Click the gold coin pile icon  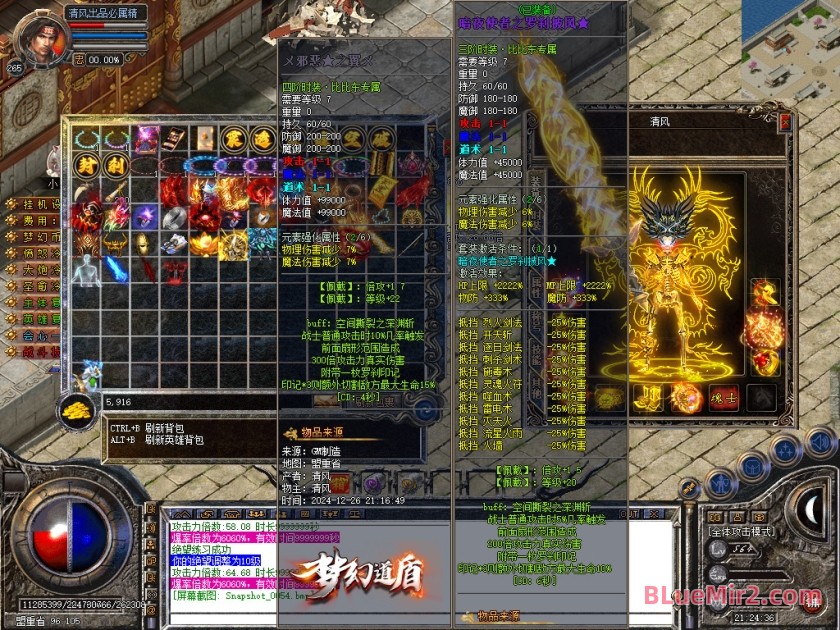[73, 409]
